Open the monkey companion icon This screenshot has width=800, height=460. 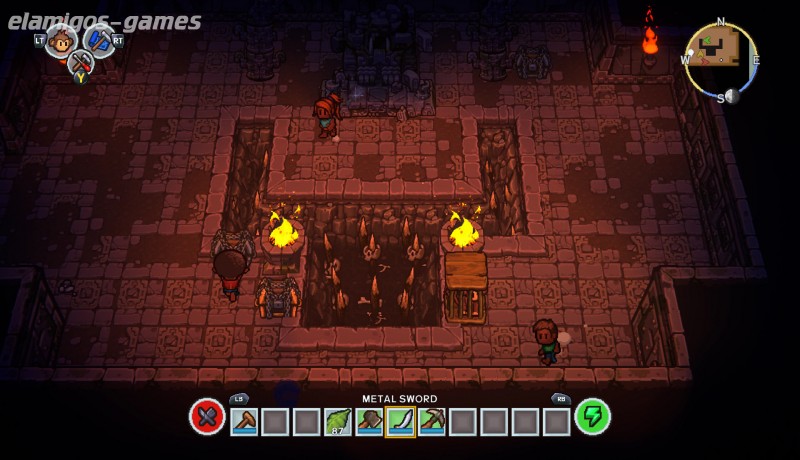(61, 40)
